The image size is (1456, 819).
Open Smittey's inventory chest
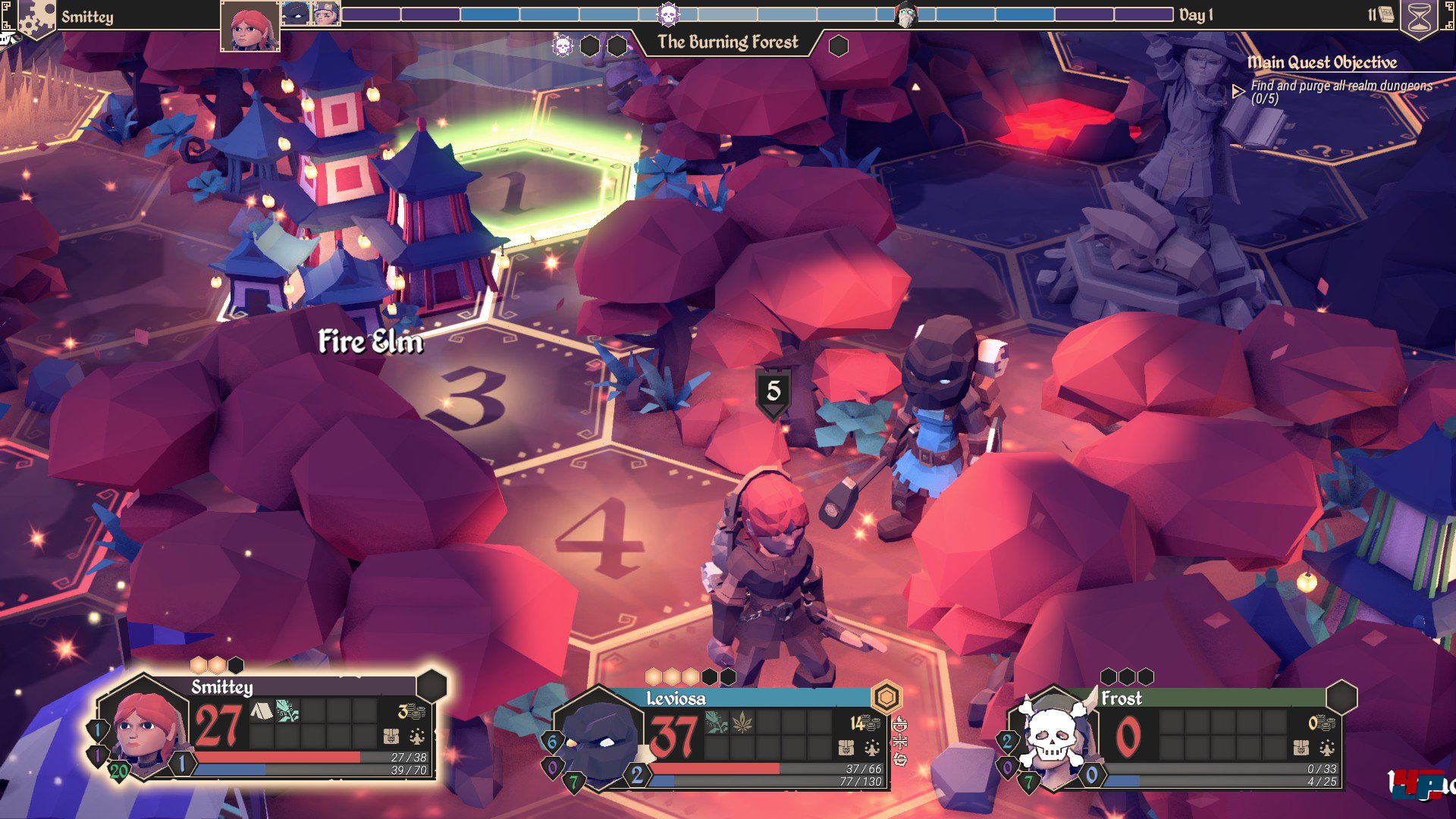[391, 736]
